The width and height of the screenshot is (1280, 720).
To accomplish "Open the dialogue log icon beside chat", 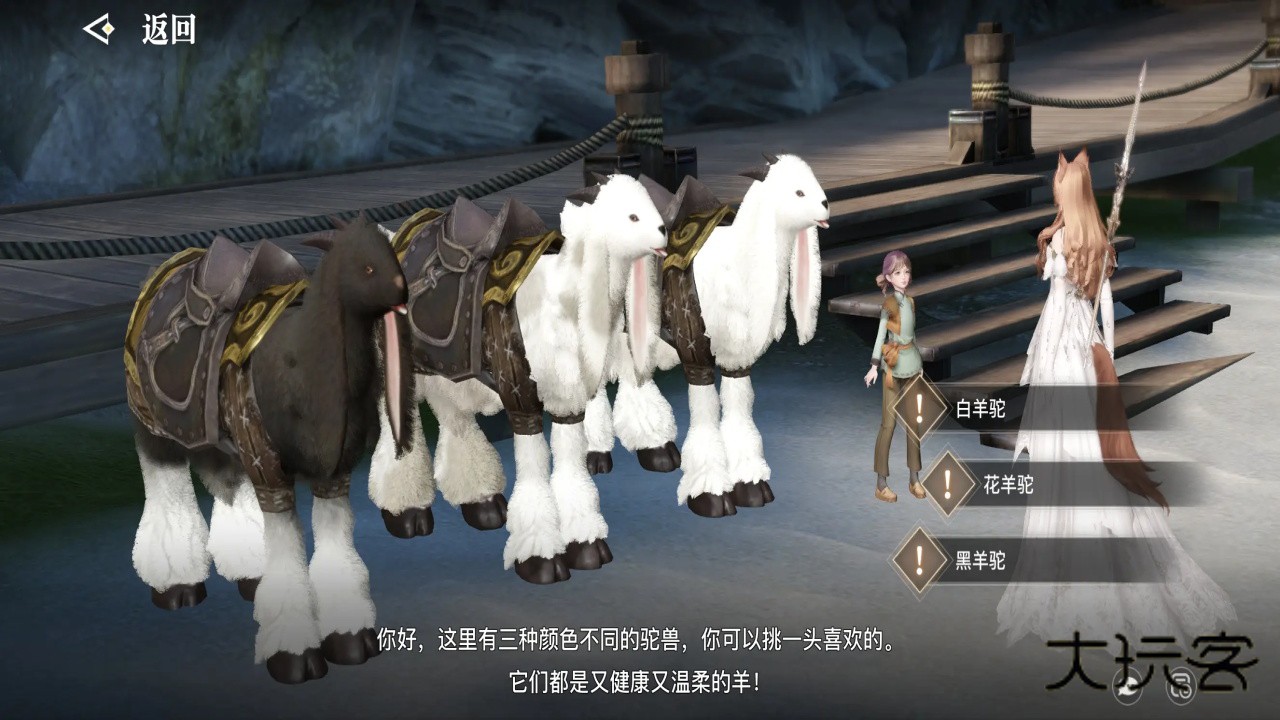I will (1181, 684).
